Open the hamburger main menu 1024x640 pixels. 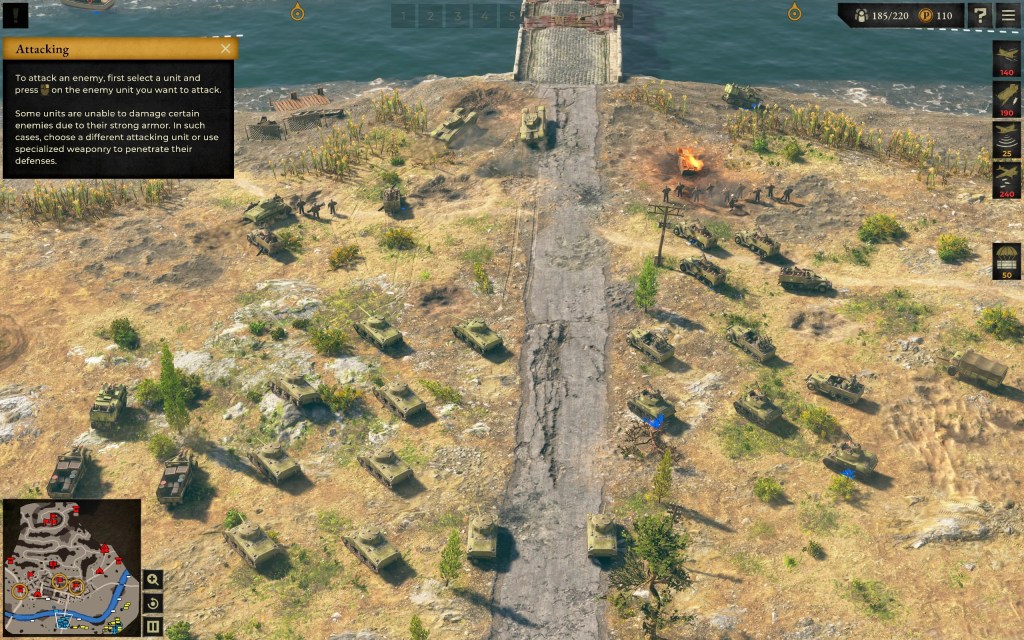[x=1007, y=15]
